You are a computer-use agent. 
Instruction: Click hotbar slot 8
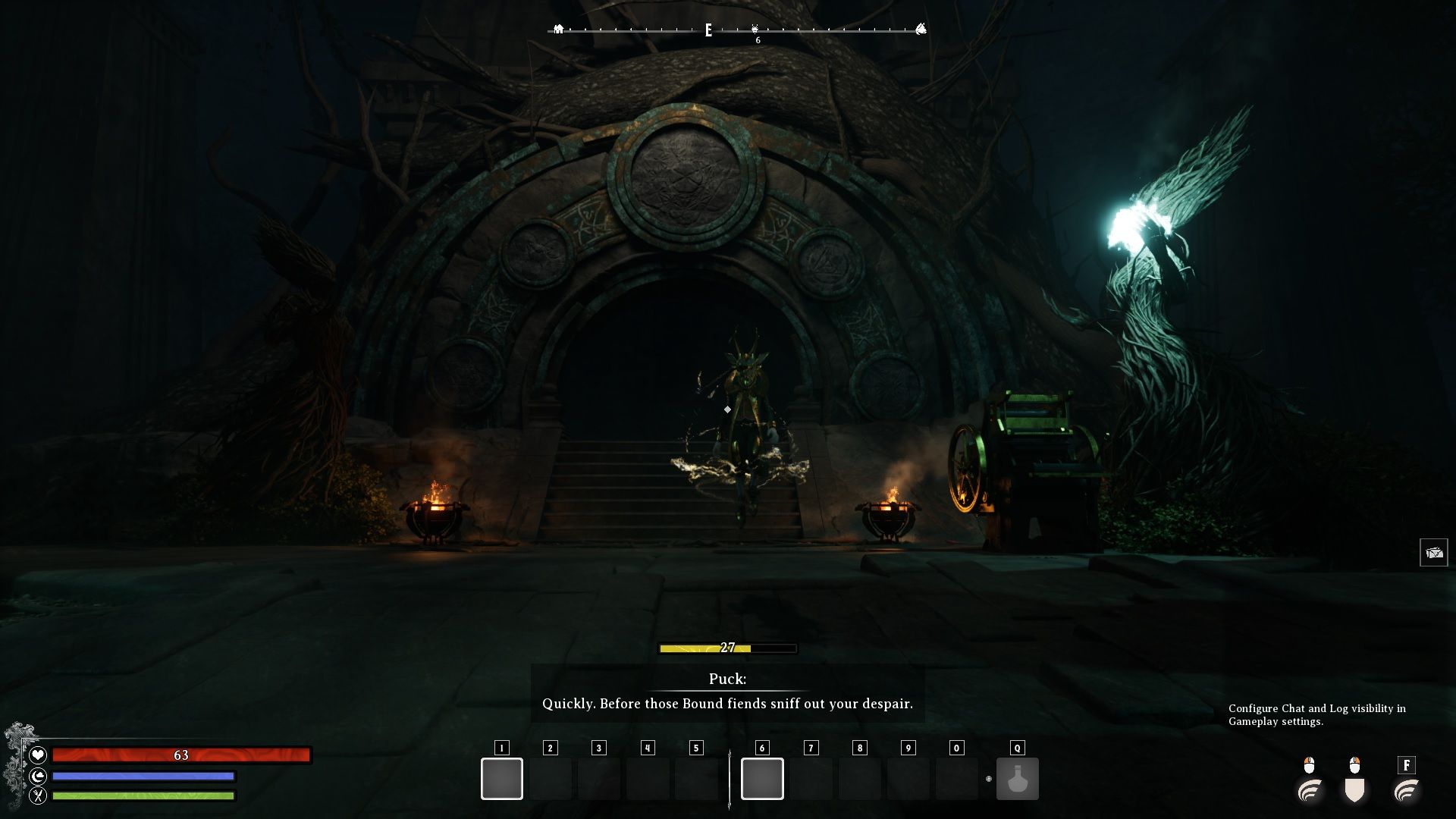point(858,778)
